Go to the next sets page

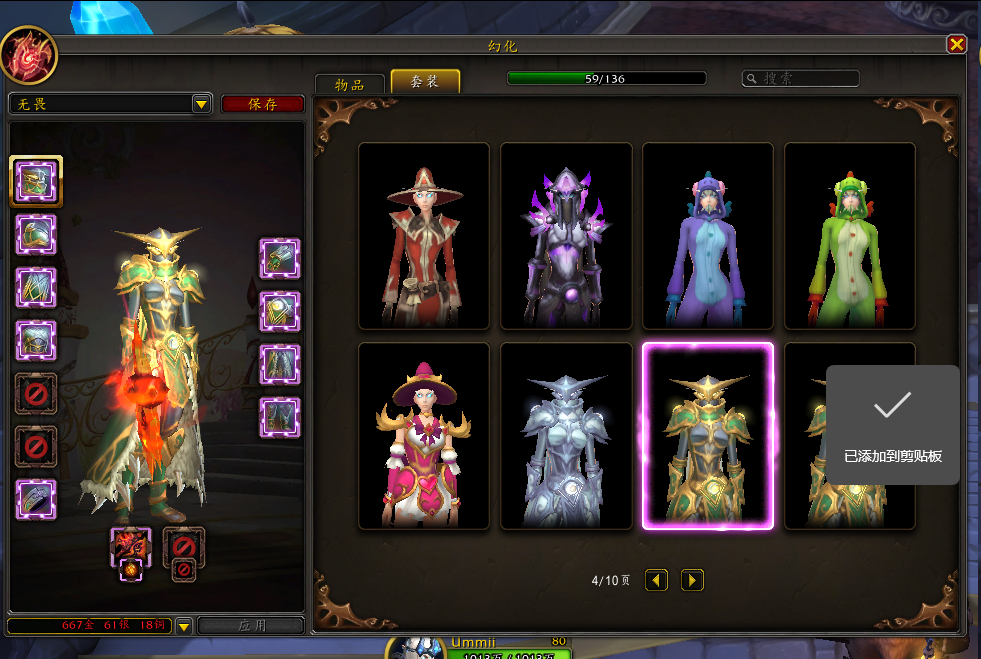[x=692, y=580]
